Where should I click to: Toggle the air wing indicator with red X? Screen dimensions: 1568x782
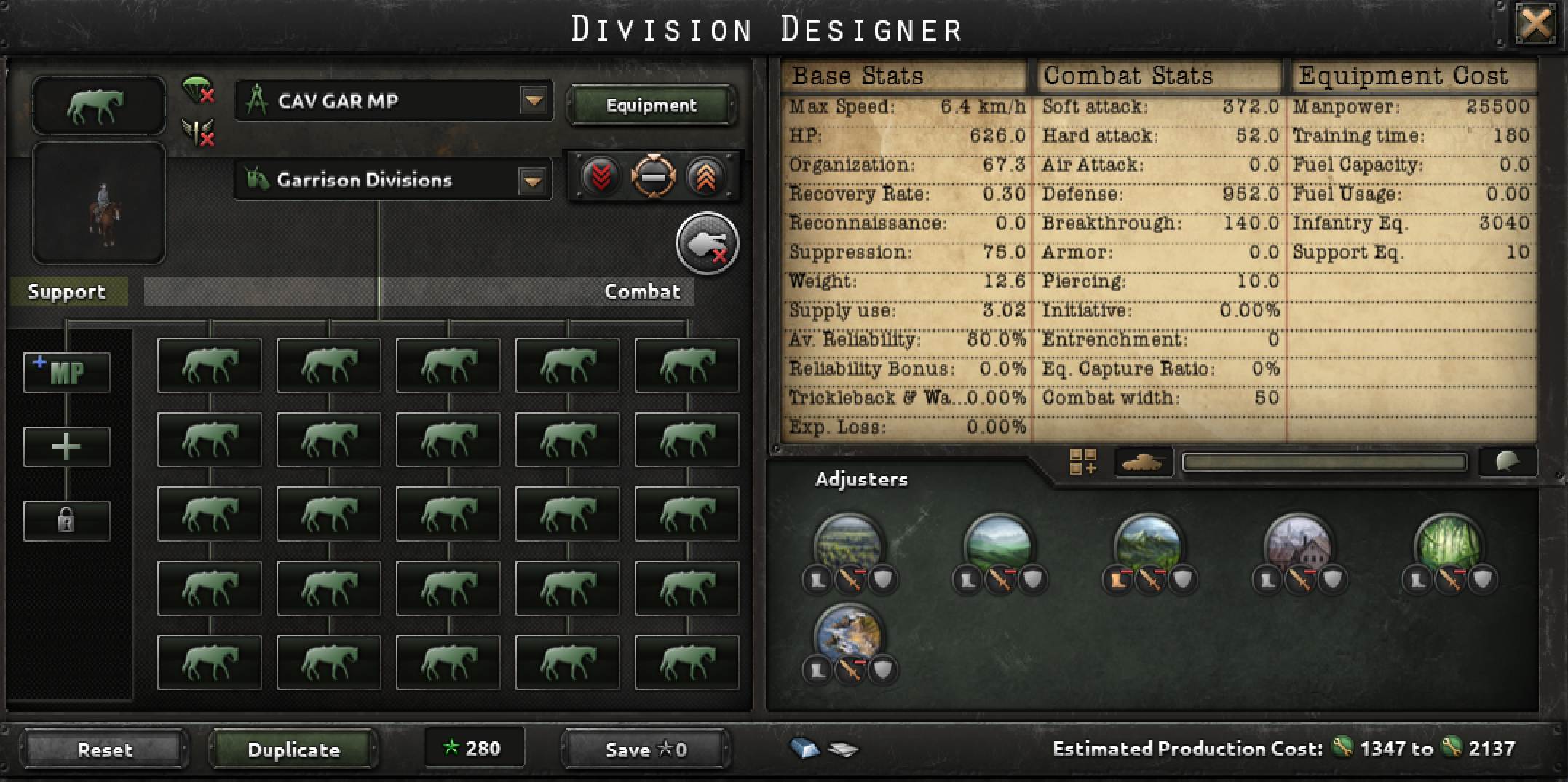(x=194, y=133)
